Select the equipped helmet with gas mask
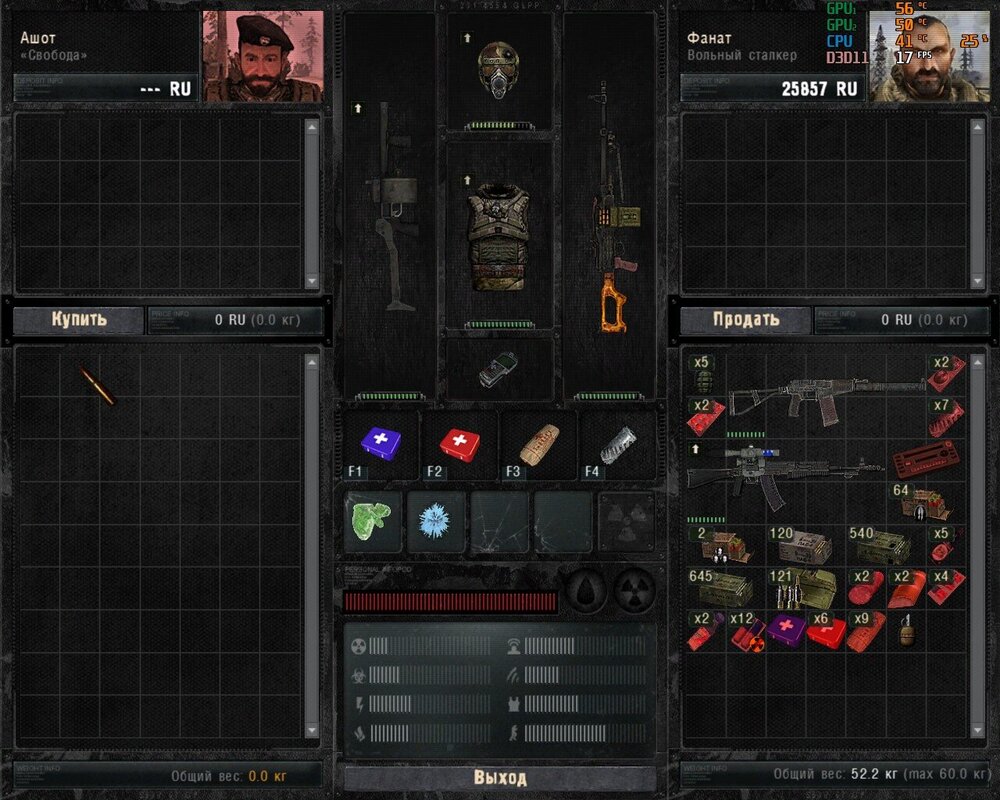 click(498, 68)
